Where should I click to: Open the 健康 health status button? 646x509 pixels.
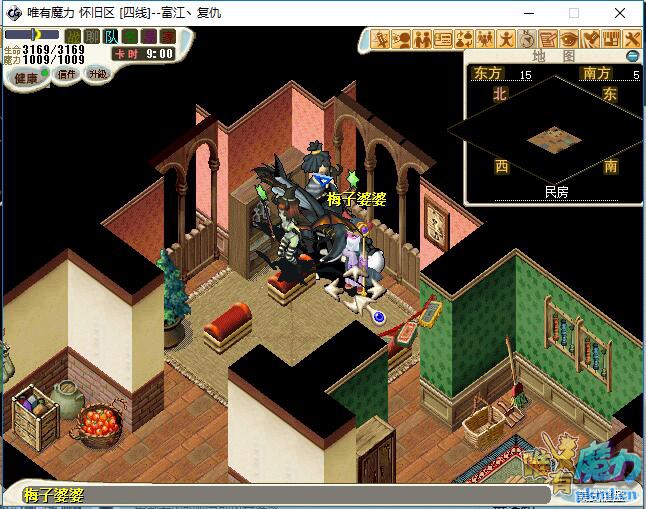(25, 77)
